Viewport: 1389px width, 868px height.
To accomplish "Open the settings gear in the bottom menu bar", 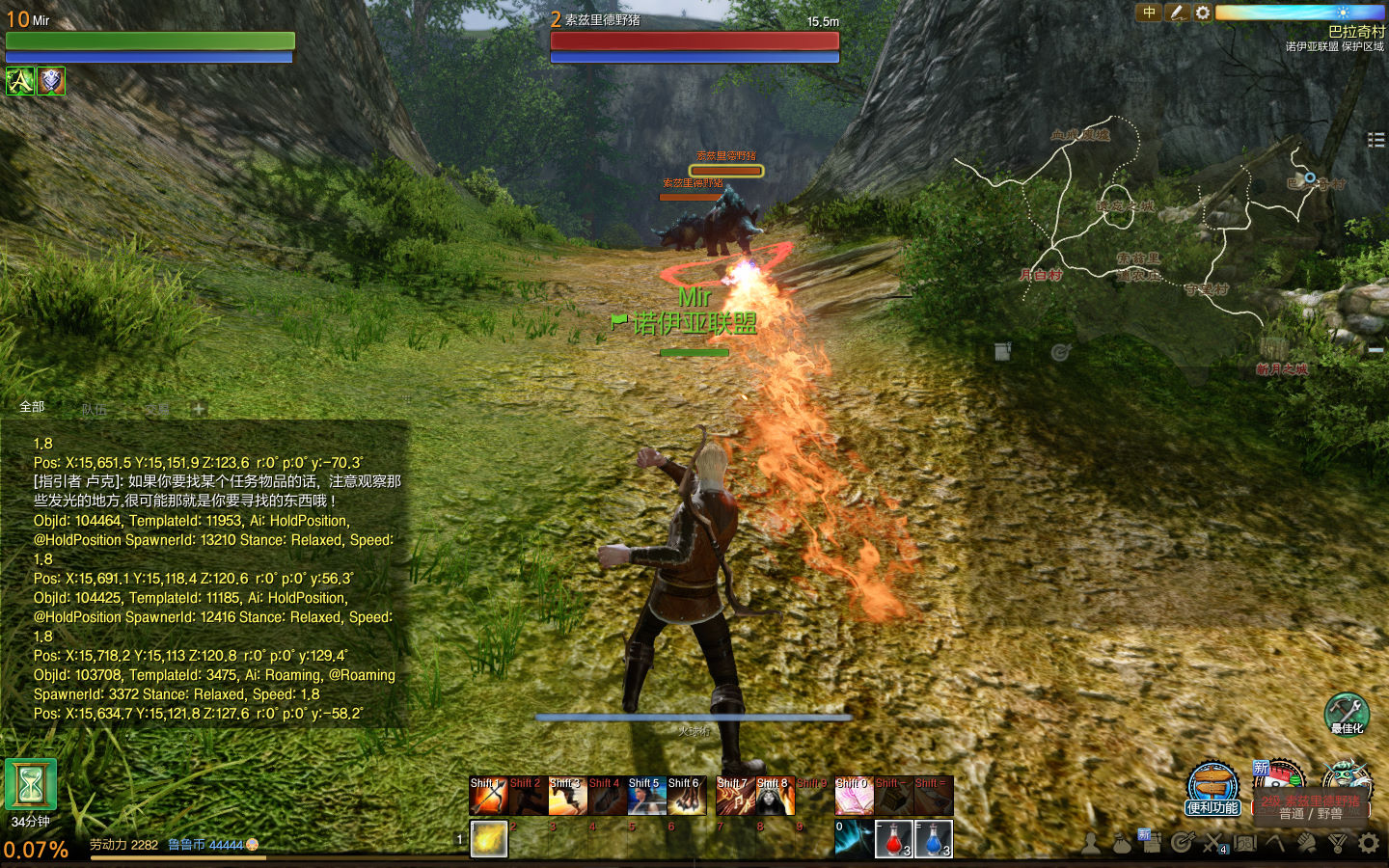I will click(x=1369, y=843).
